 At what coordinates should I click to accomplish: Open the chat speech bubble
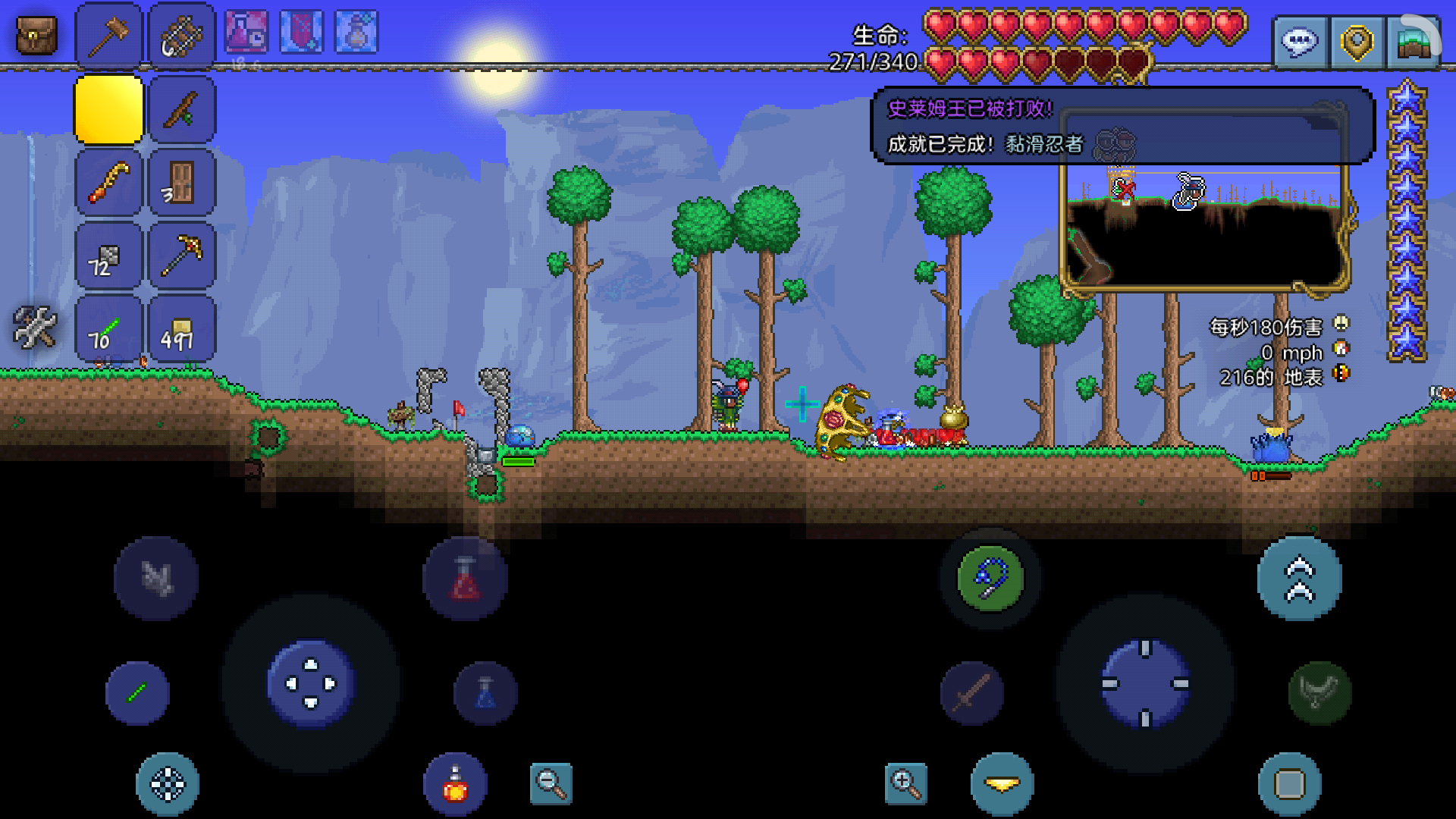(x=1300, y=42)
